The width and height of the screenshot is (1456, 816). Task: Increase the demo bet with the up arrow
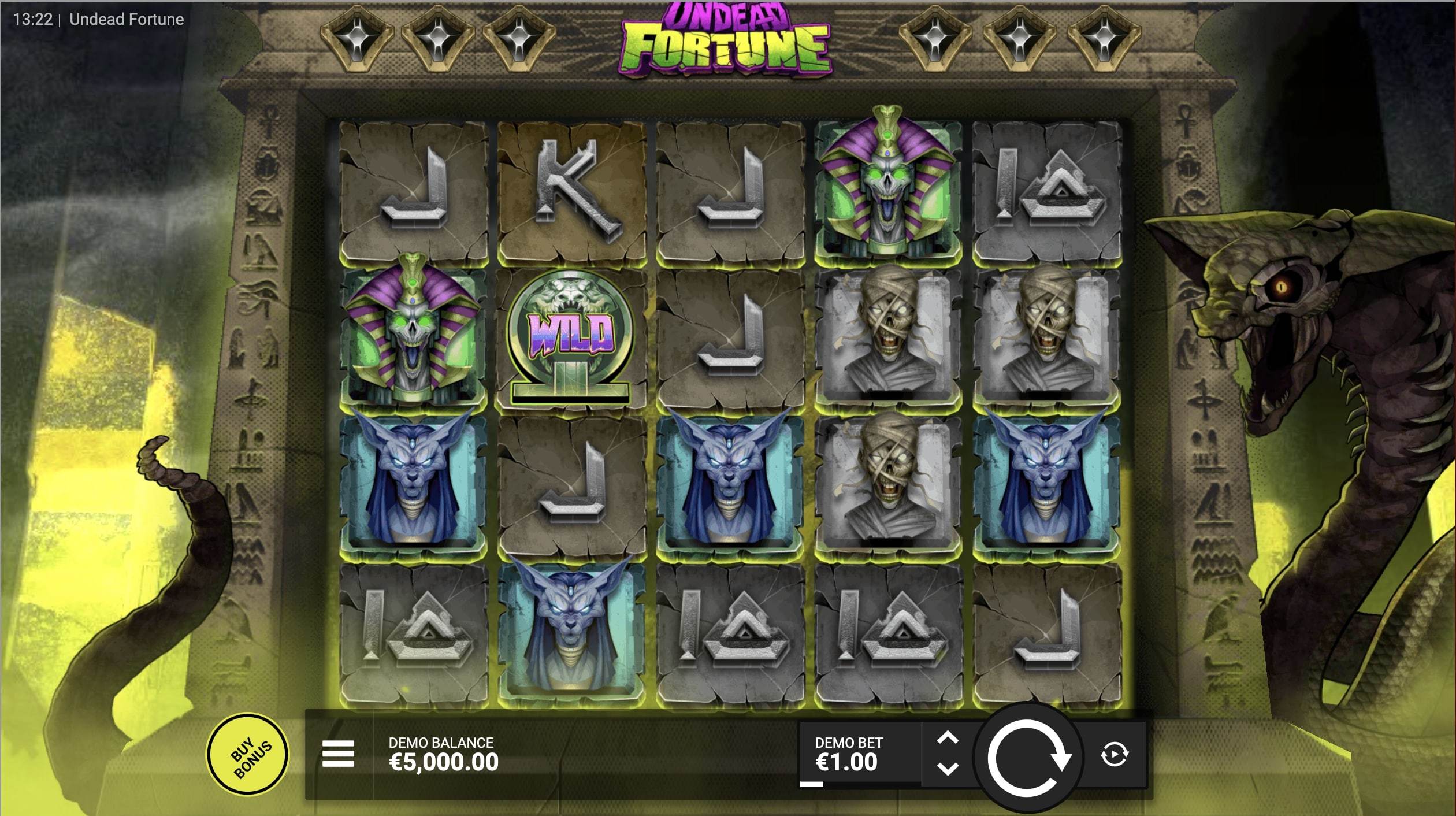point(948,739)
